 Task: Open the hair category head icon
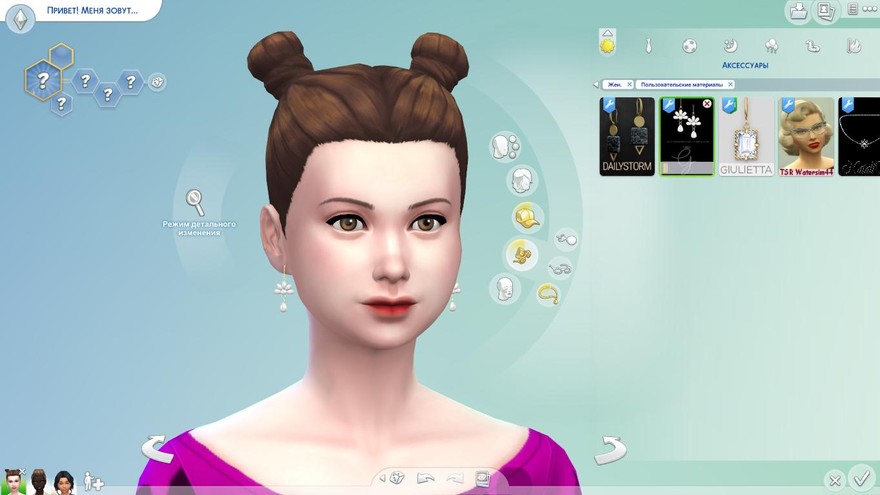519,181
